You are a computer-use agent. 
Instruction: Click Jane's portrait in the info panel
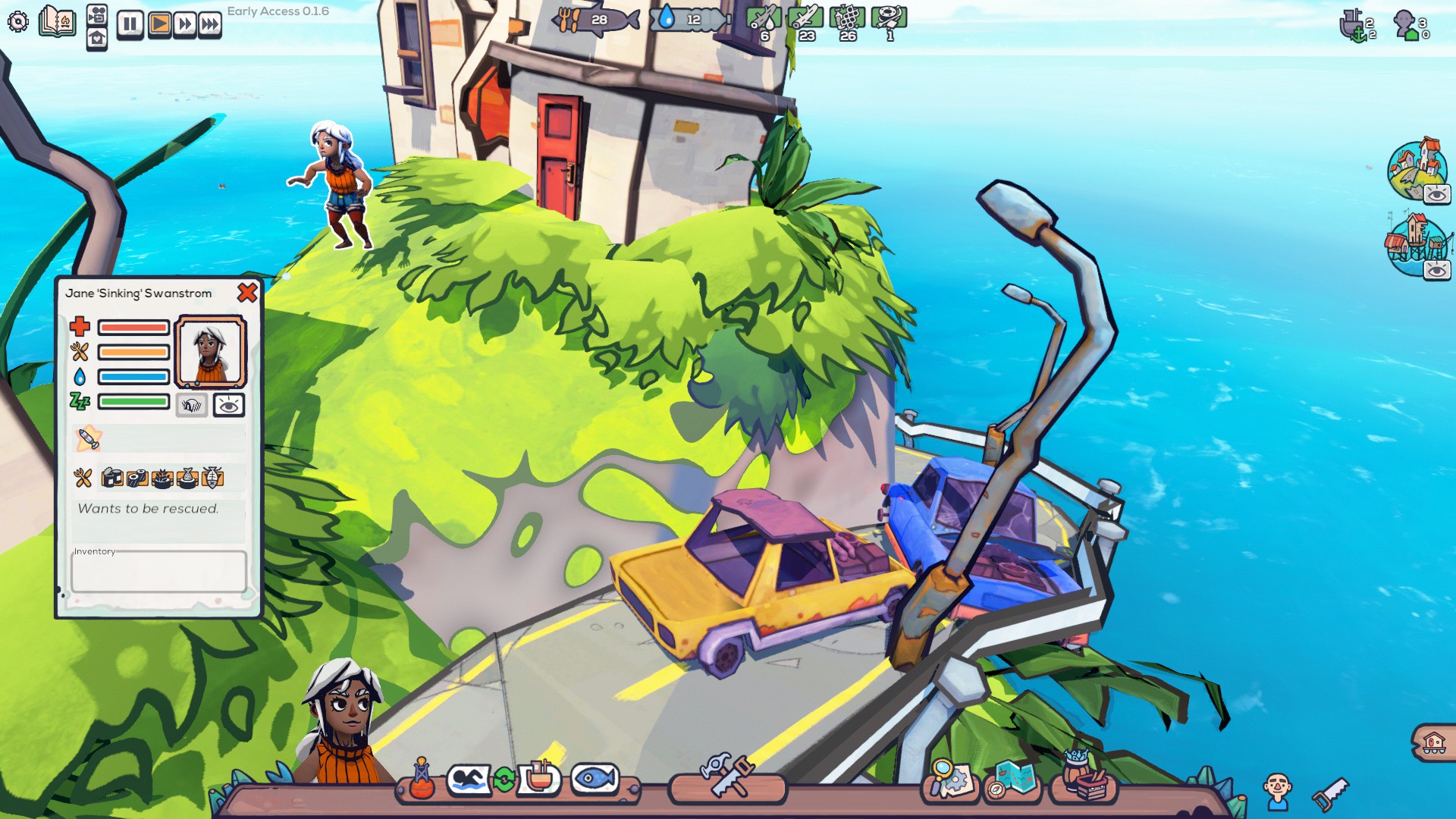coord(210,352)
